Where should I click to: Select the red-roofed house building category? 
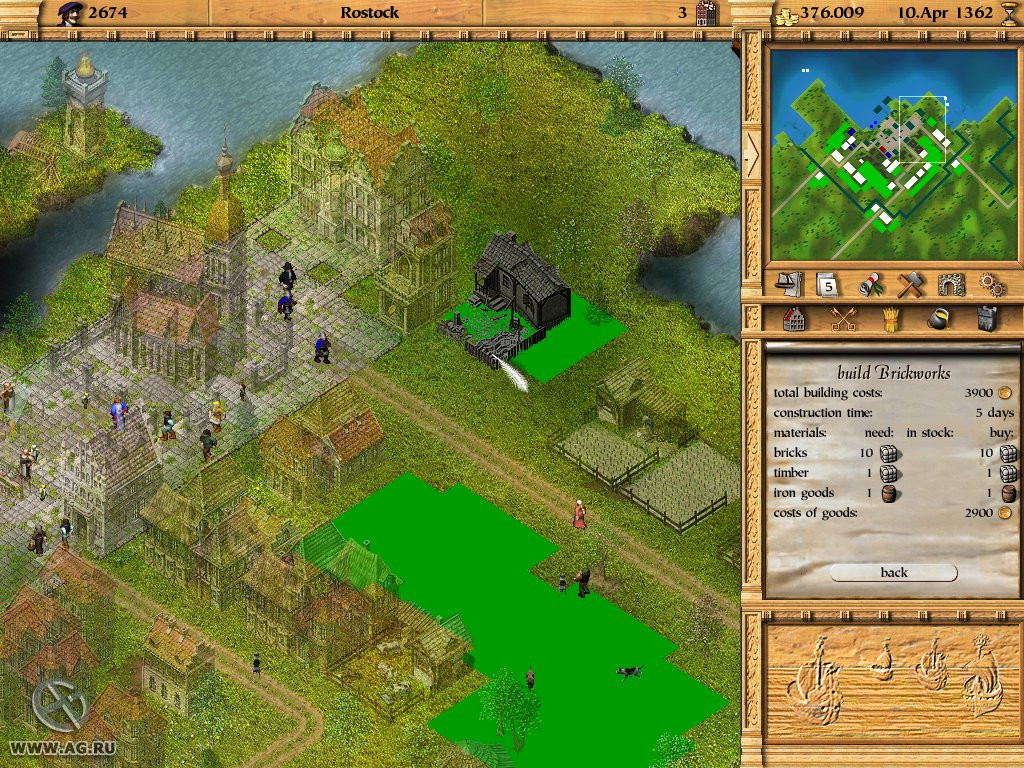(x=794, y=319)
